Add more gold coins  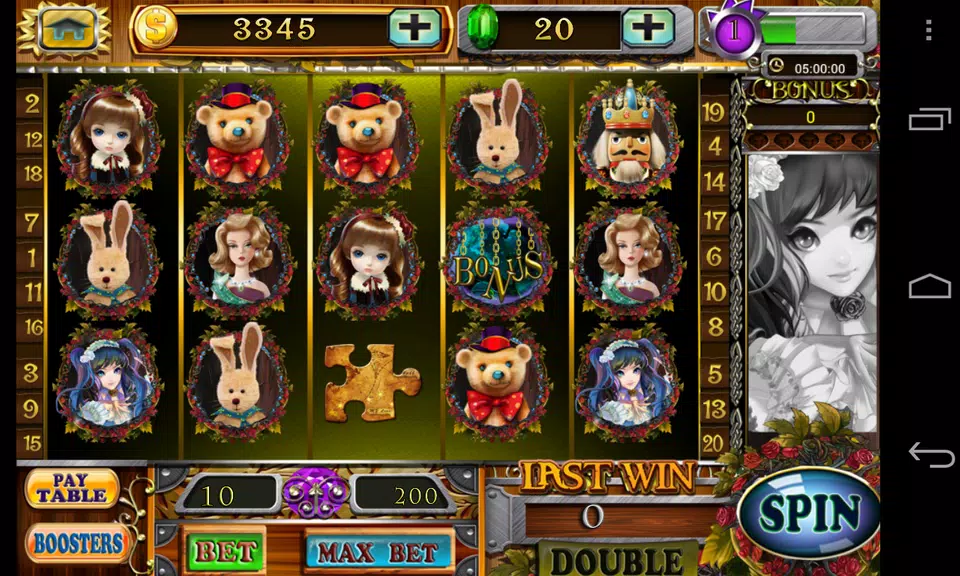coord(414,28)
